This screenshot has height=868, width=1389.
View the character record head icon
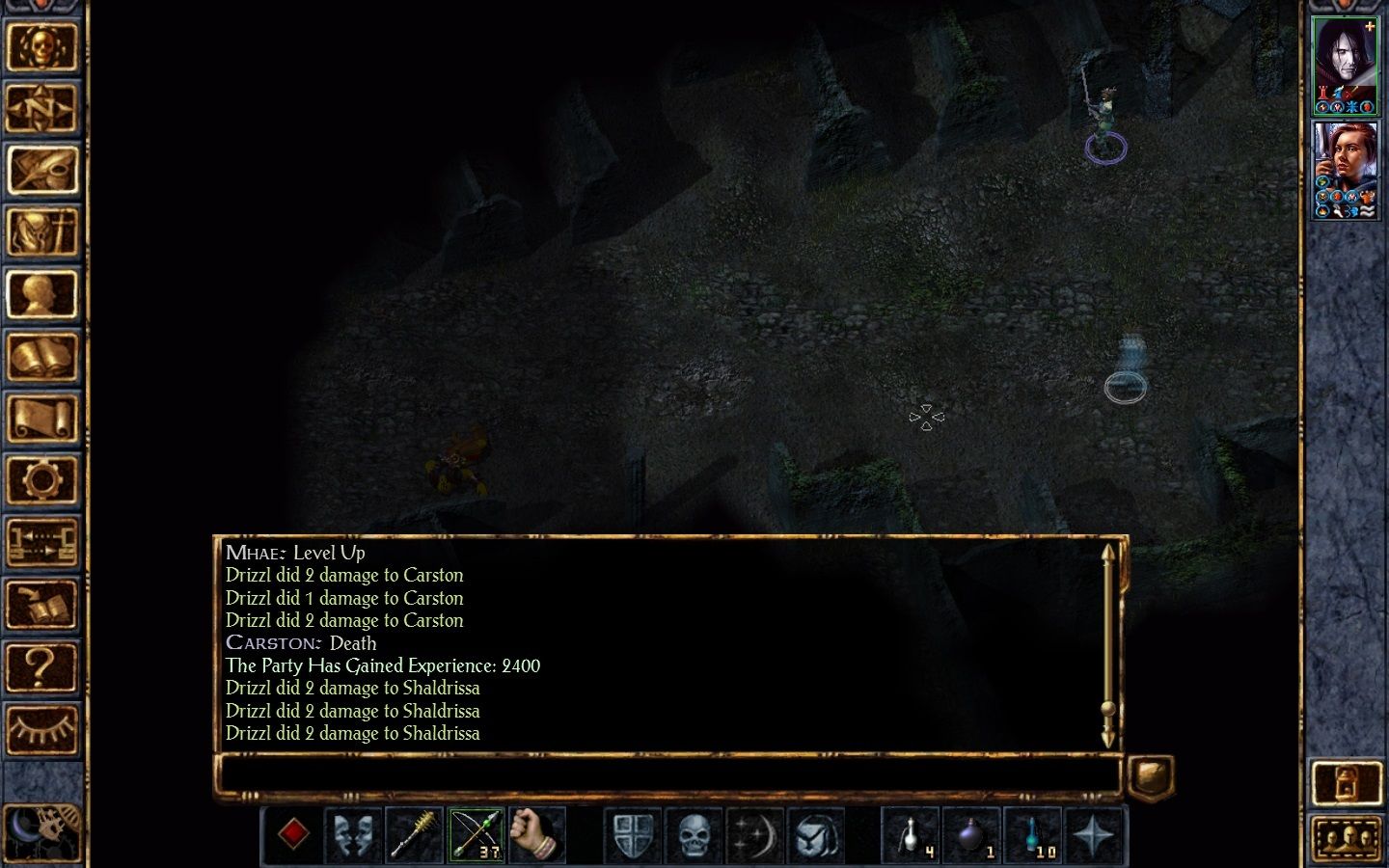click(42, 294)
